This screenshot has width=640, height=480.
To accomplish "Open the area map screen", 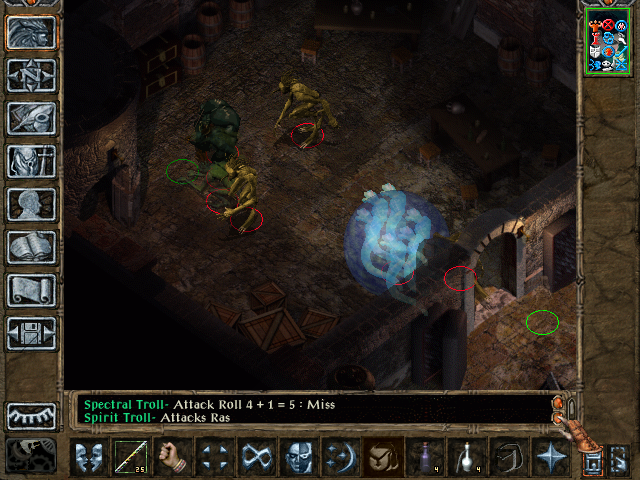I will pyautogui.click(x=31, y=75).
